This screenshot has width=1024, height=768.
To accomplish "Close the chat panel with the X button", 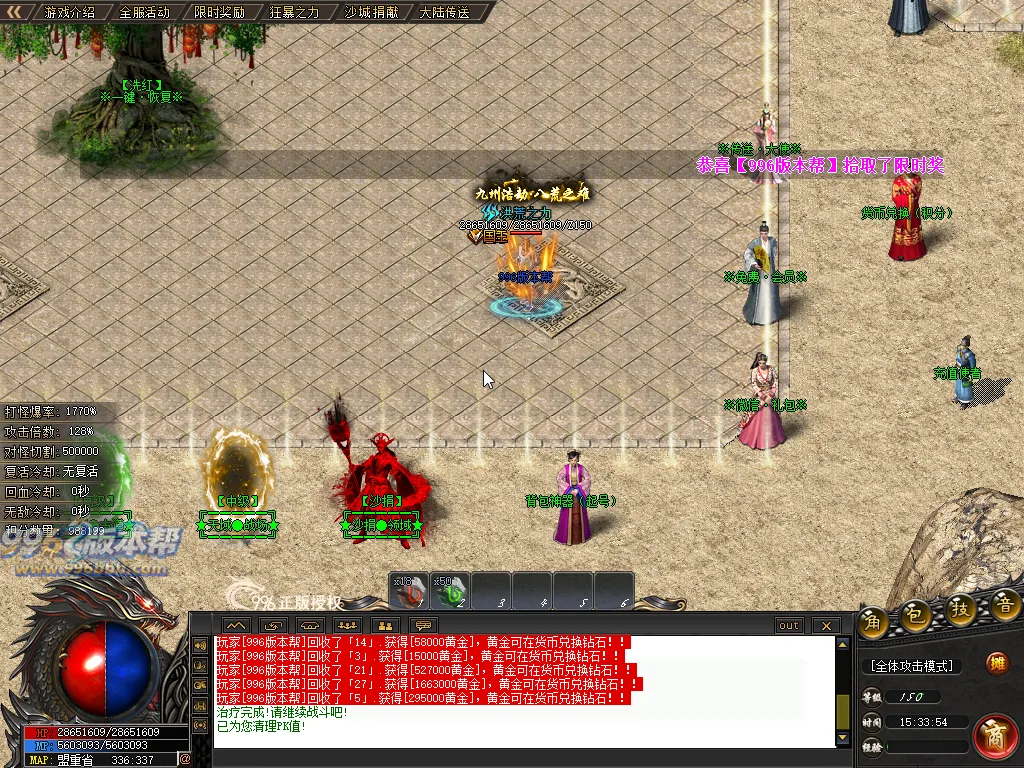I will (x=826, y=626).
